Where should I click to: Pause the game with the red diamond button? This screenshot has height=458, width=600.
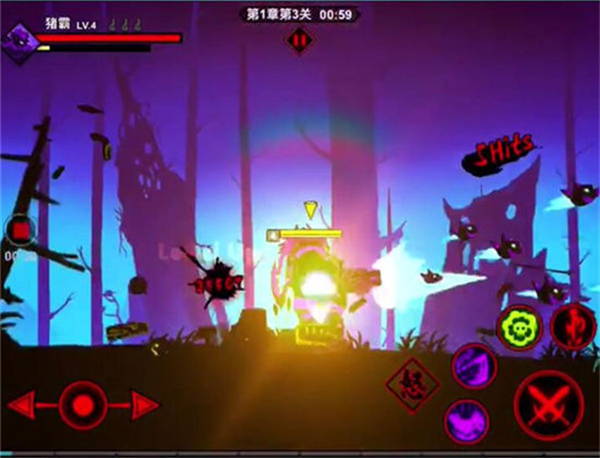pyautogui.click(x=299, y=40)
